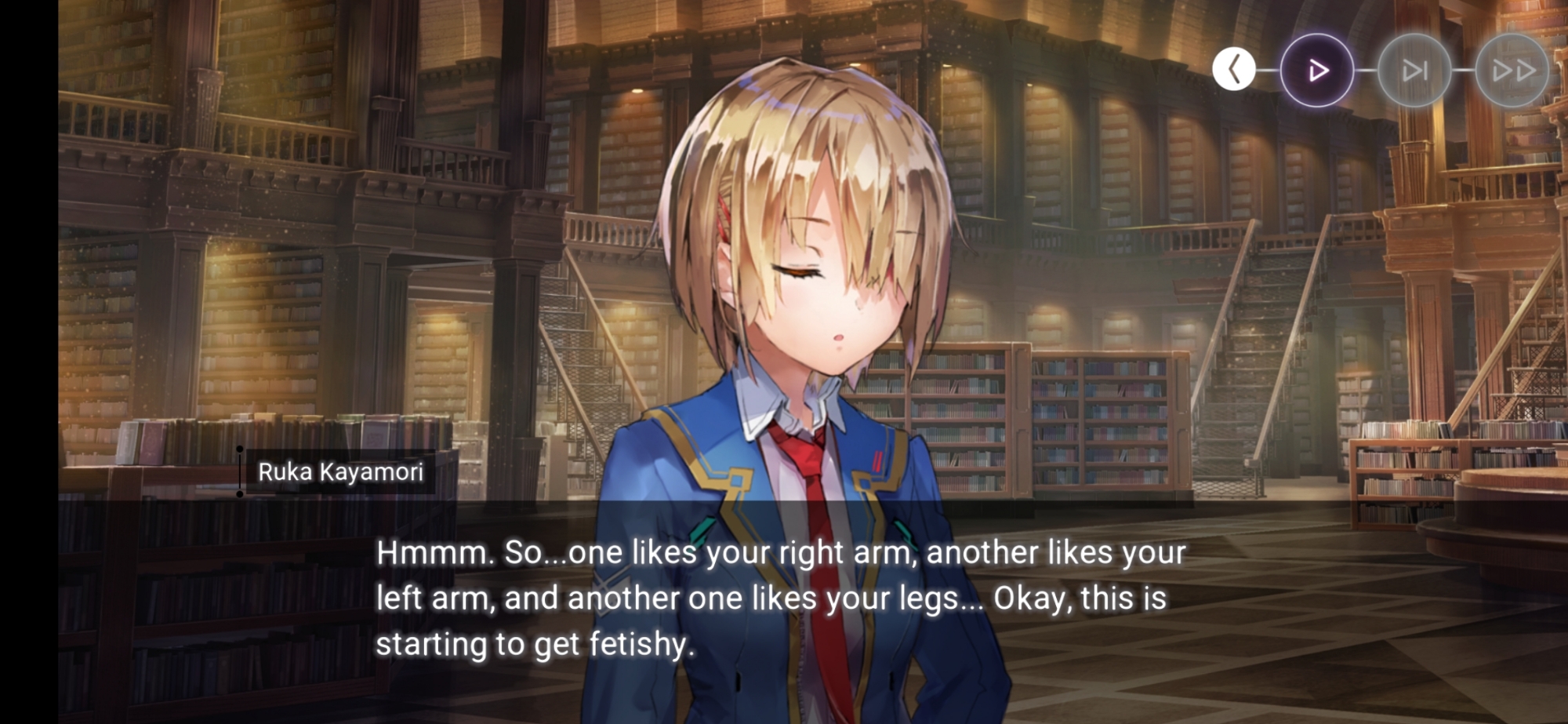Image resolution: width=1568 pixels, height=724 pixels.
Task: Toggle auto-play dialogue button
Action: tap(1317, 71)
